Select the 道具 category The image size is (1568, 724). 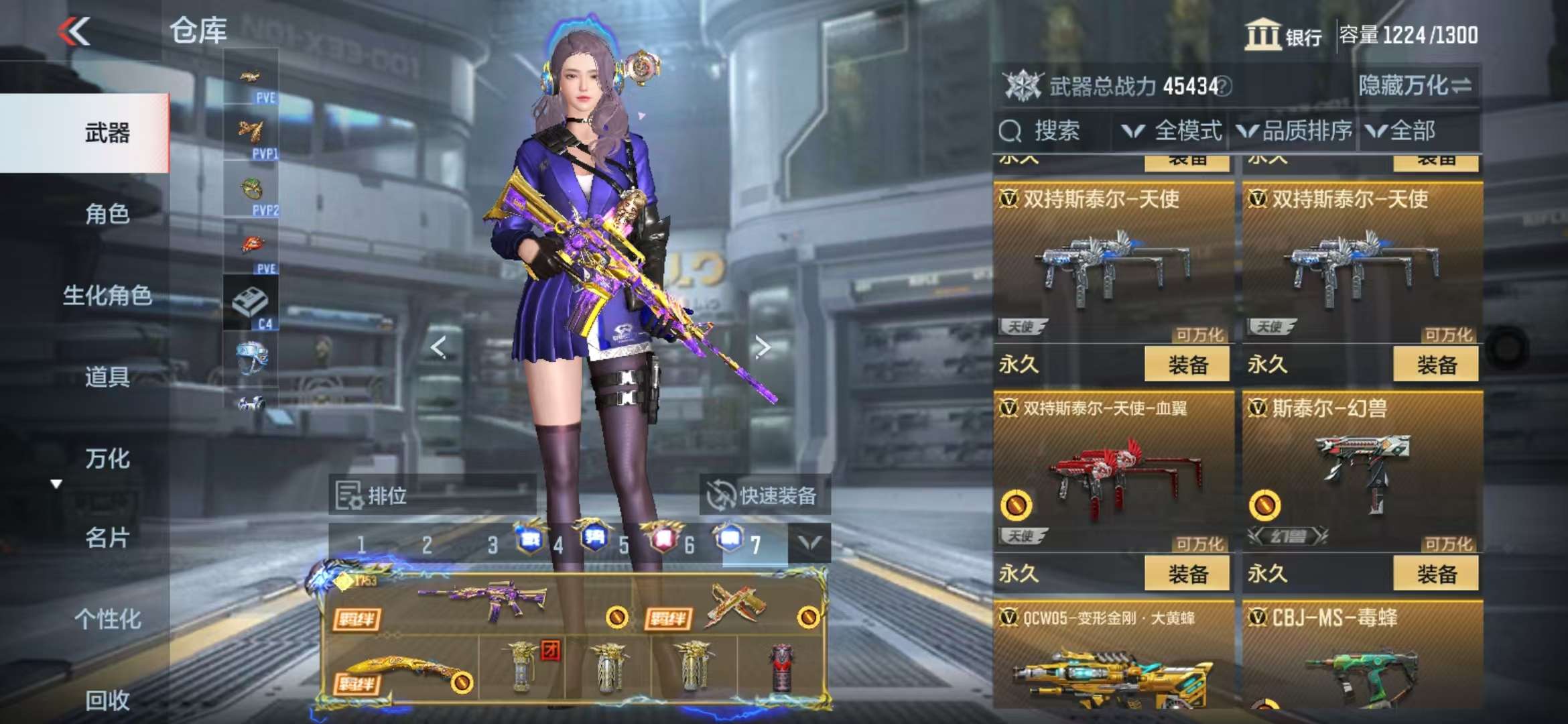tap(107, 377)
